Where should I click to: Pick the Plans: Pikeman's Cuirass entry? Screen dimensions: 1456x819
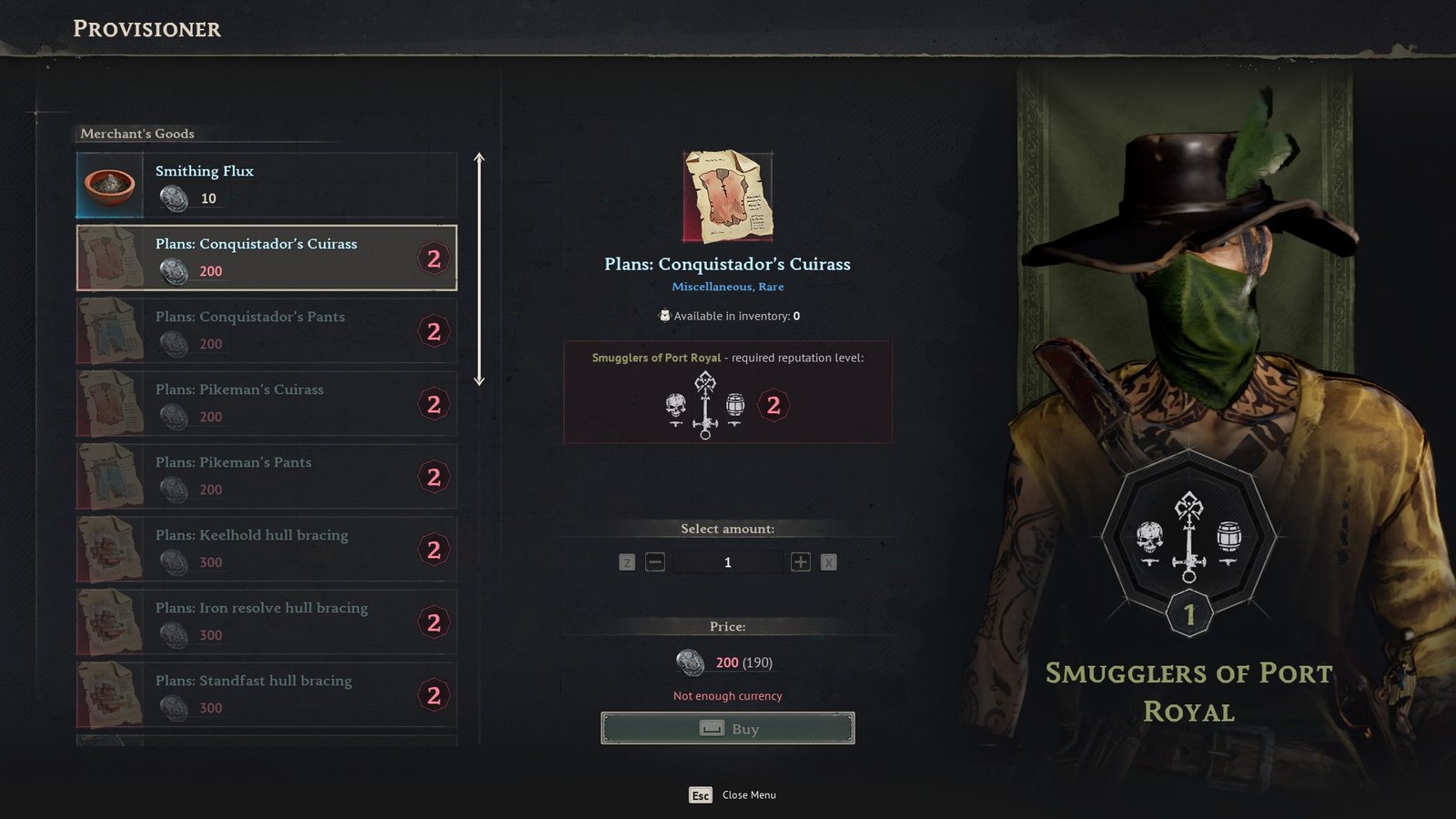(266, 403)
